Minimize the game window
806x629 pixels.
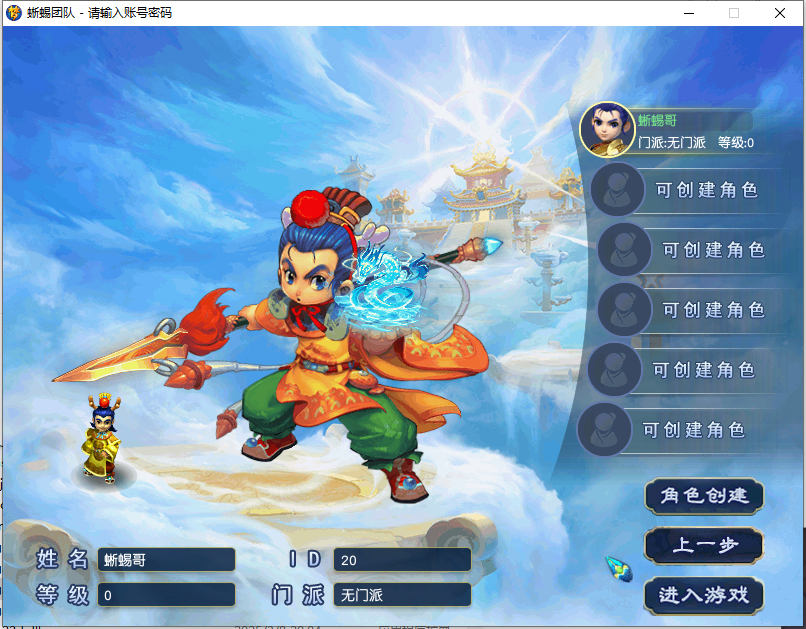point(689,13)
